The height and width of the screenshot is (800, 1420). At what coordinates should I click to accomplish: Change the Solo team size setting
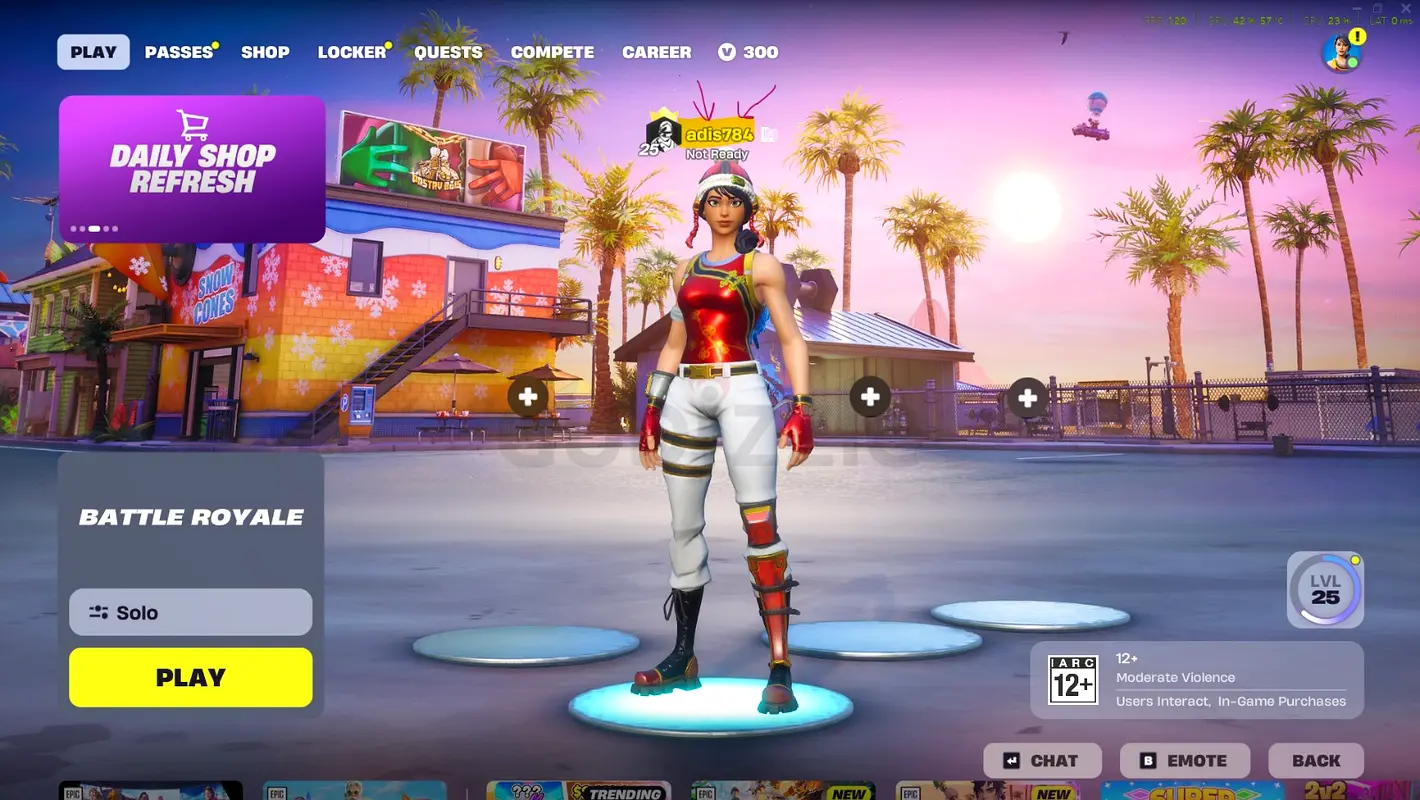coord(191,612)
